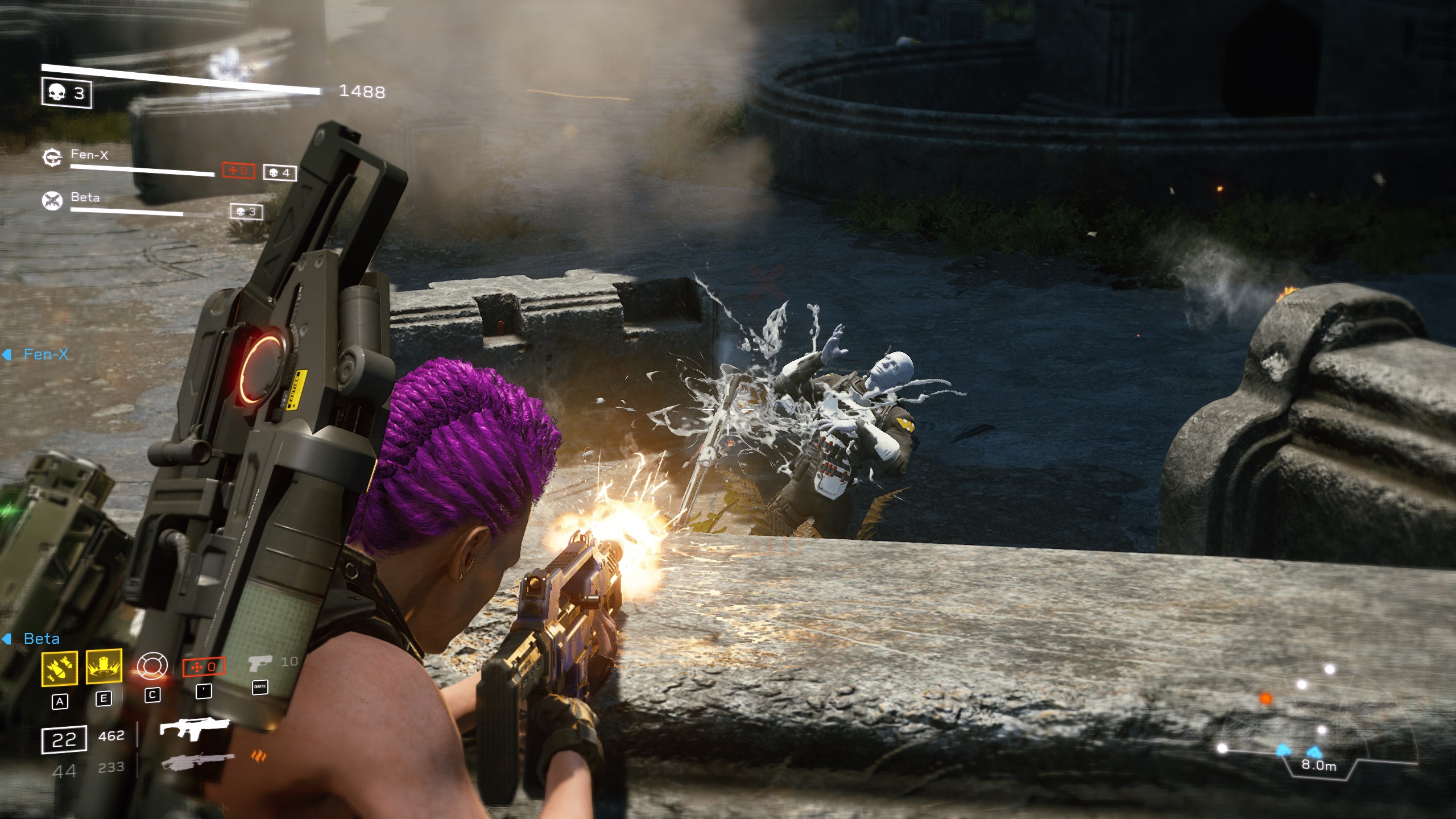Select the pulse rifle weapon icon
1456x819 pixels.
[194, 729]
